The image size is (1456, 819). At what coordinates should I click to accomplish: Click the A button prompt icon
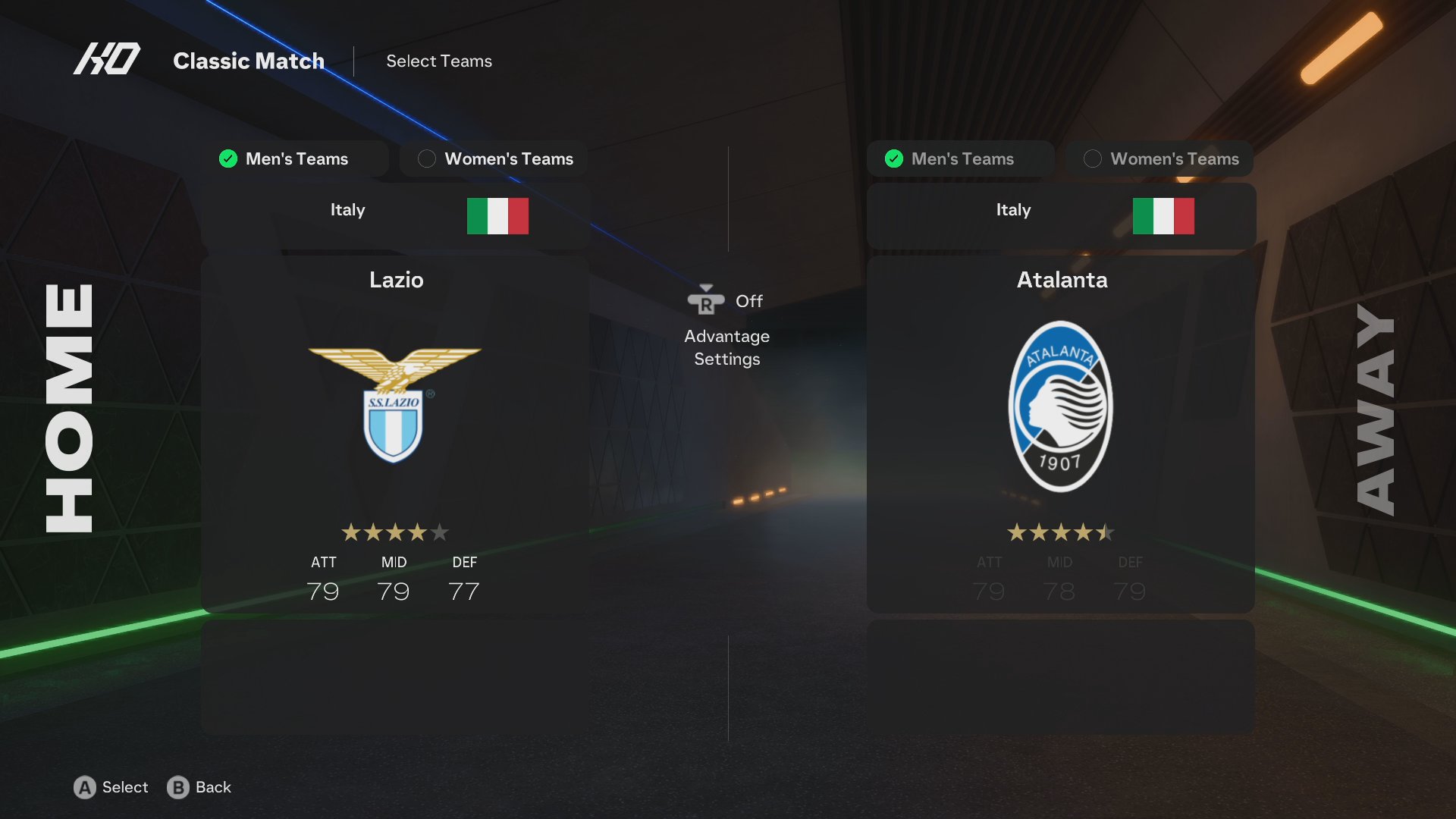coord(86,787)
